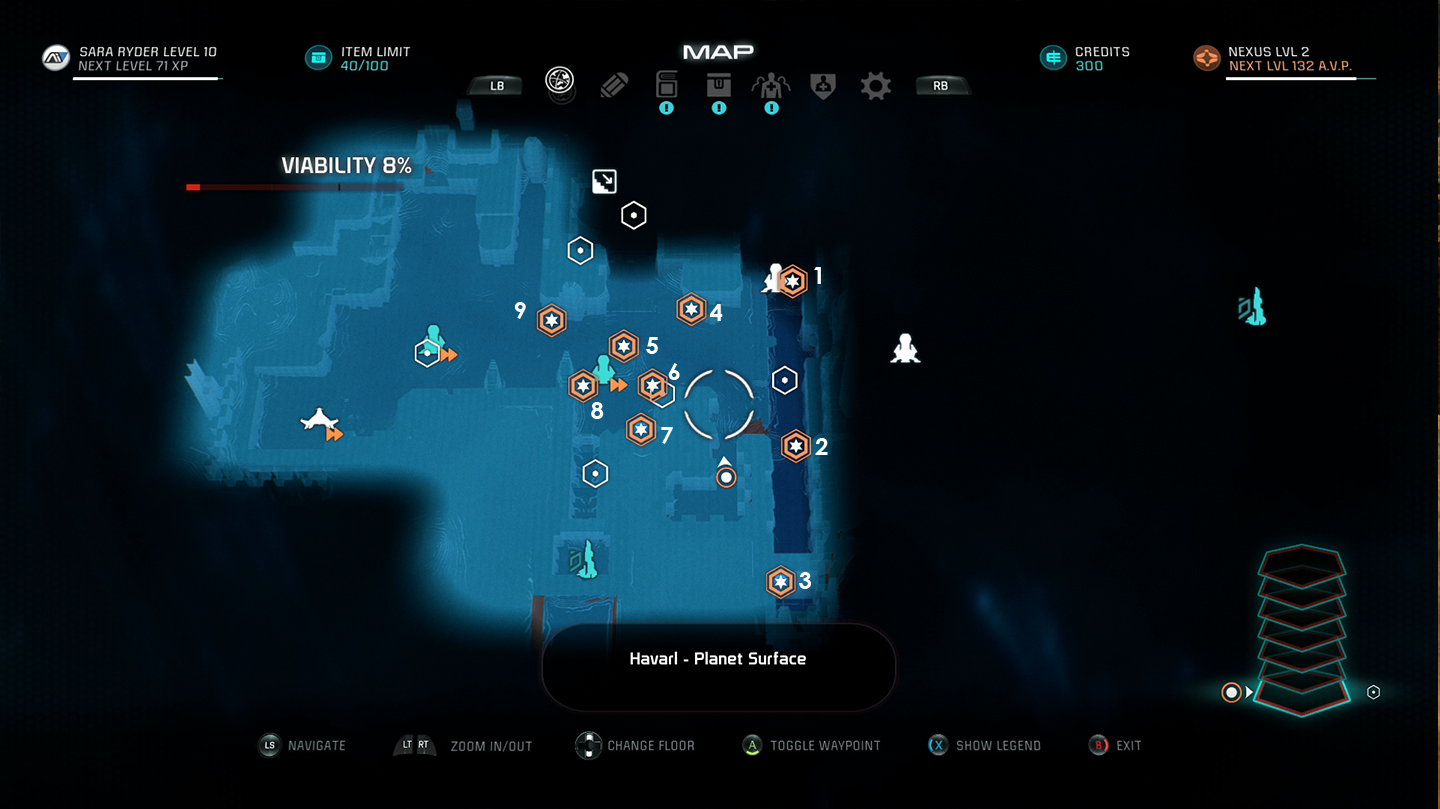1440x809 pixels.
Task: Click the Havarl - Planet Surface label
Action: pyautogui.click(x=718, y=659)
